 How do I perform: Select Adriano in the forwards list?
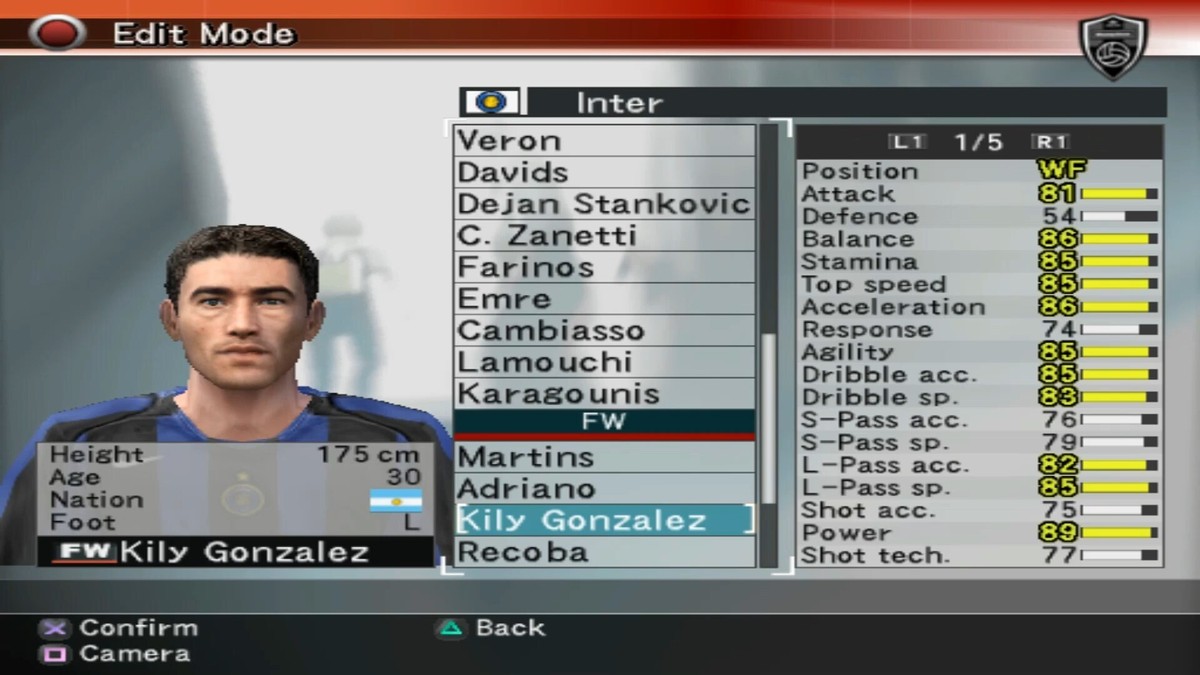604,489
